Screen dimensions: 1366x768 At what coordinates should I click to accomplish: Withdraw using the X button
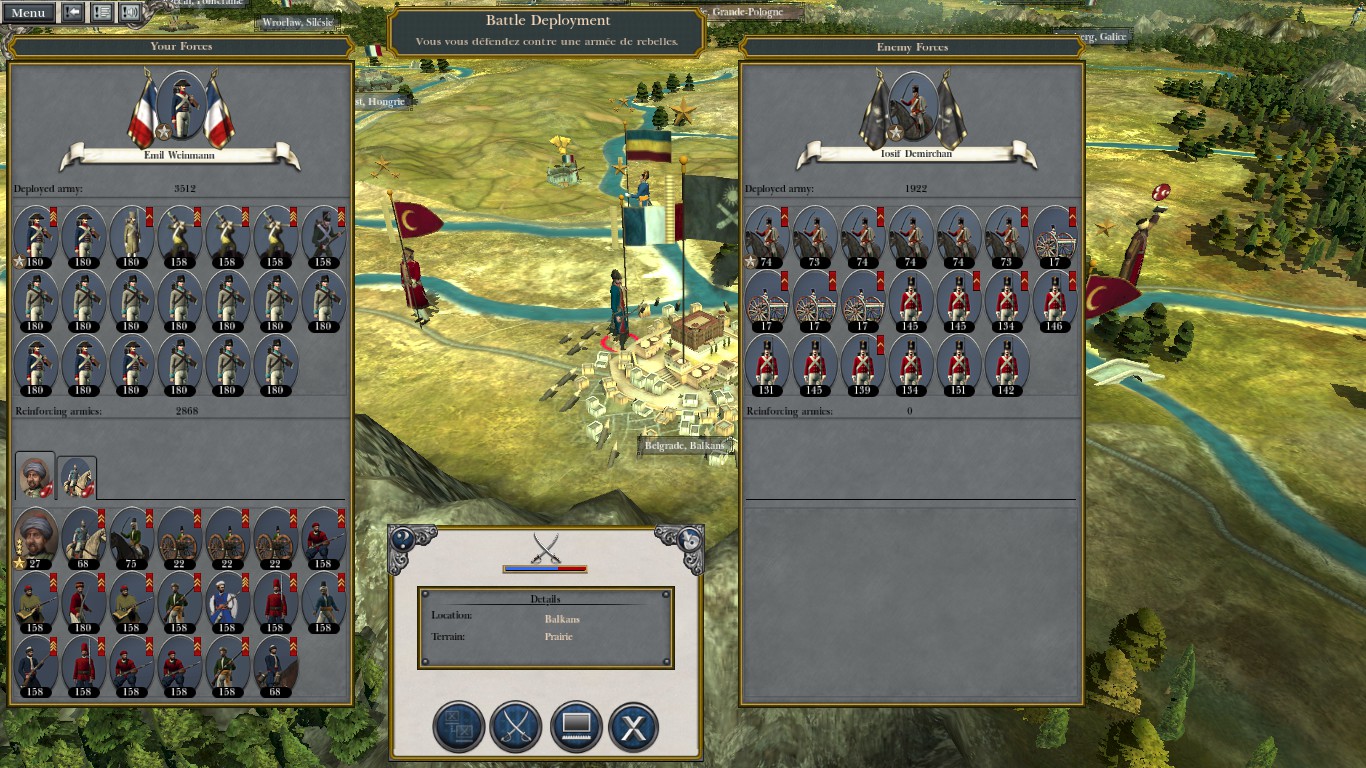[632, 726]
